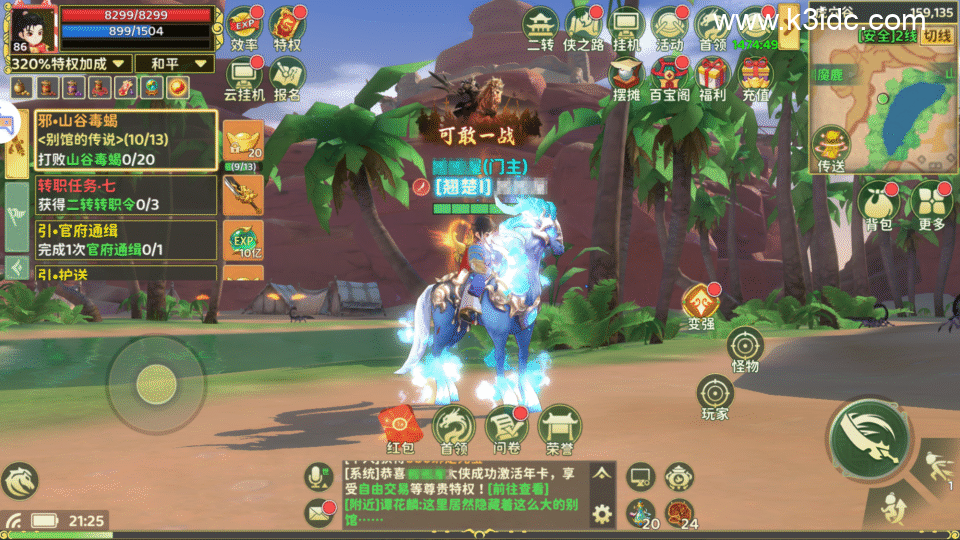Open the 背包 bag icon

tap(877, 203)
